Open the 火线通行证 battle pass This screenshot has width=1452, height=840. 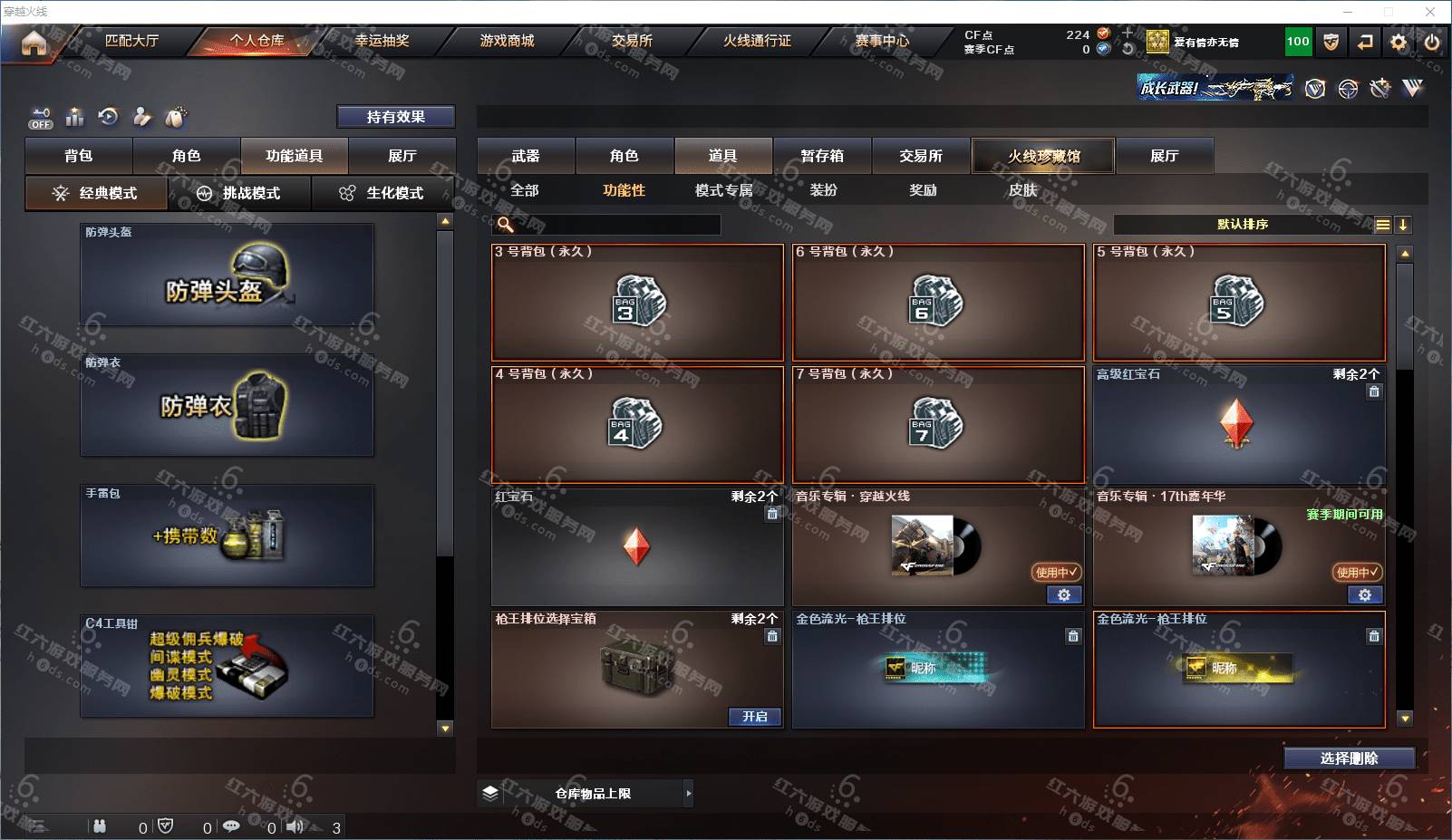tap(757, 41)
